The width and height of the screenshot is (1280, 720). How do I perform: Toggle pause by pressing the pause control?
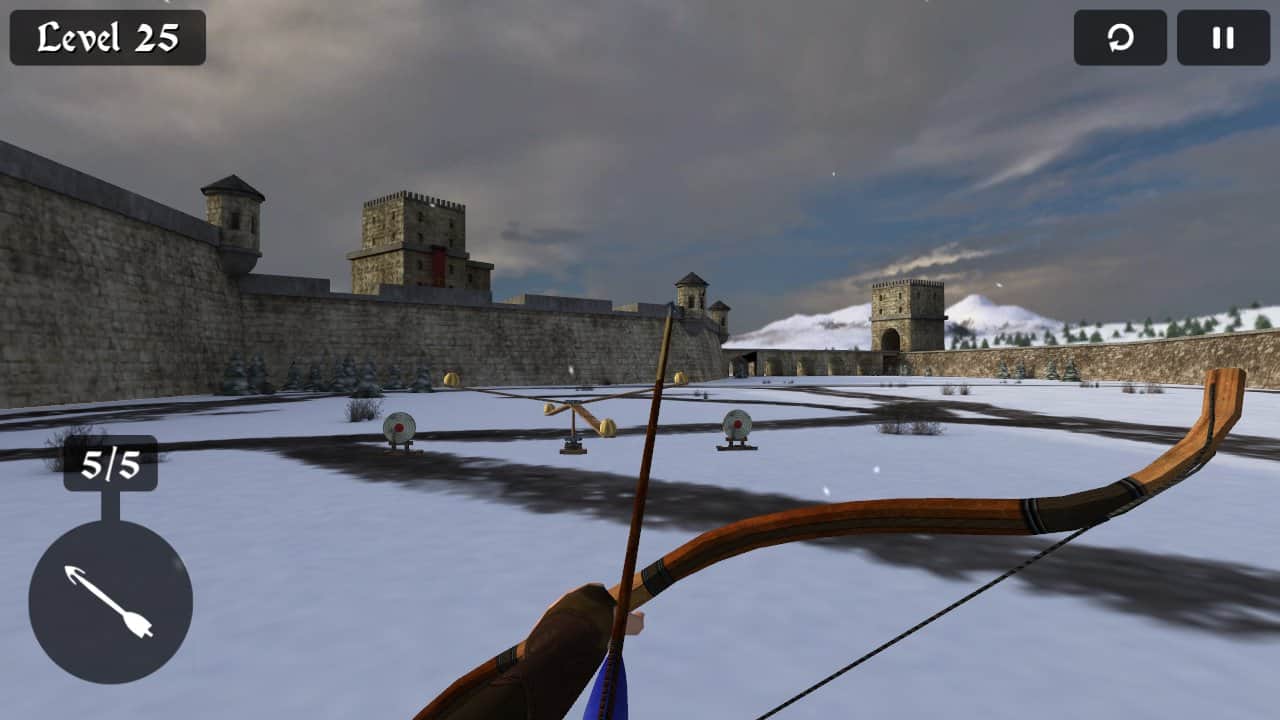(1221, 39)
